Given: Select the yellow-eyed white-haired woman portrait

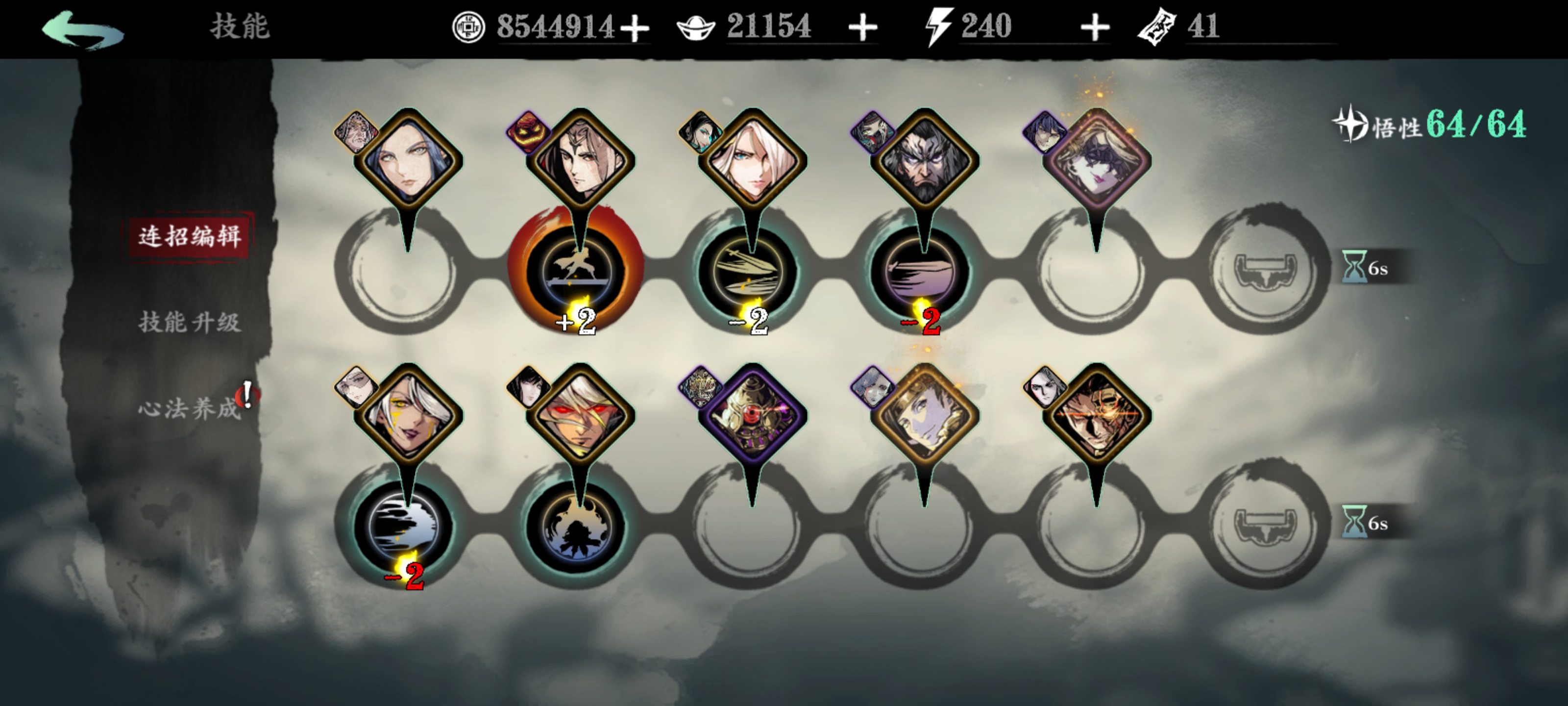Looking at the screenshot, I should (407, 417).
